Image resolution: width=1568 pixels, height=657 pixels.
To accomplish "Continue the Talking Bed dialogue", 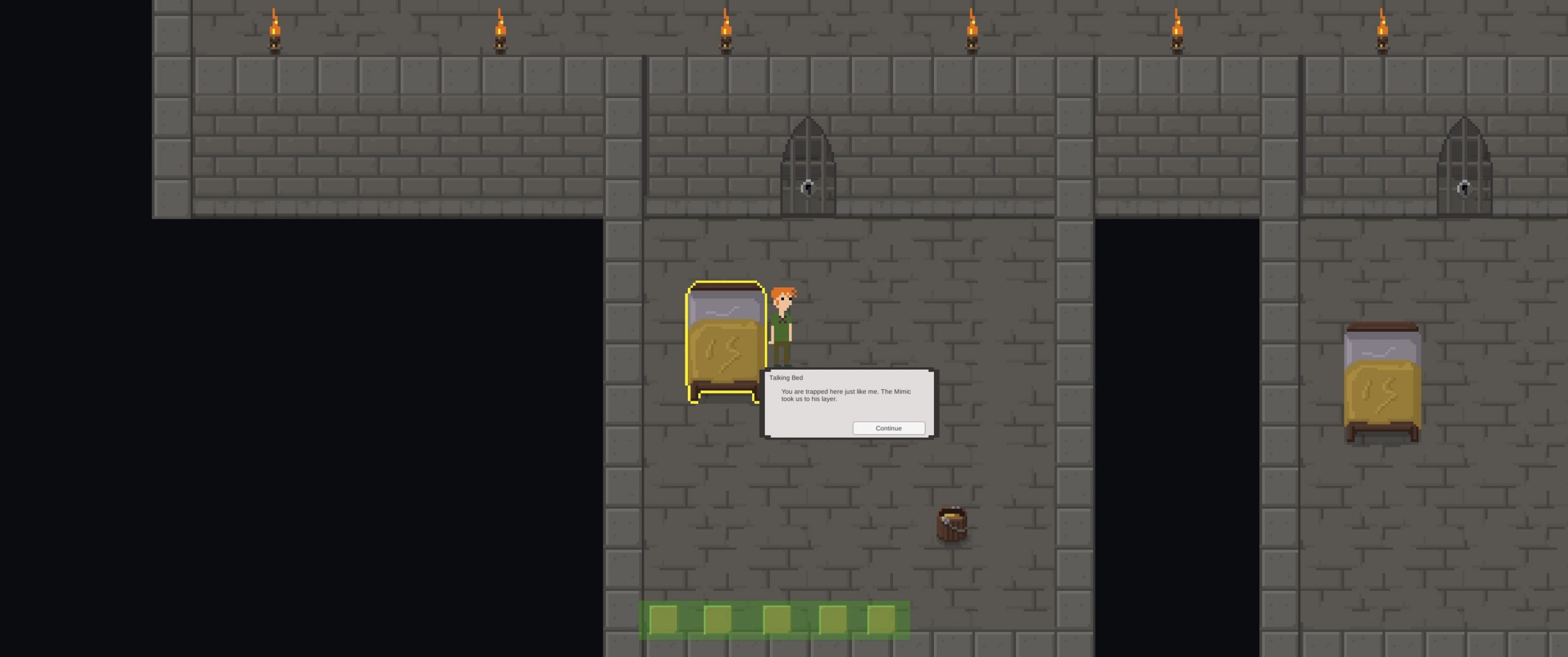I will 888,428.
